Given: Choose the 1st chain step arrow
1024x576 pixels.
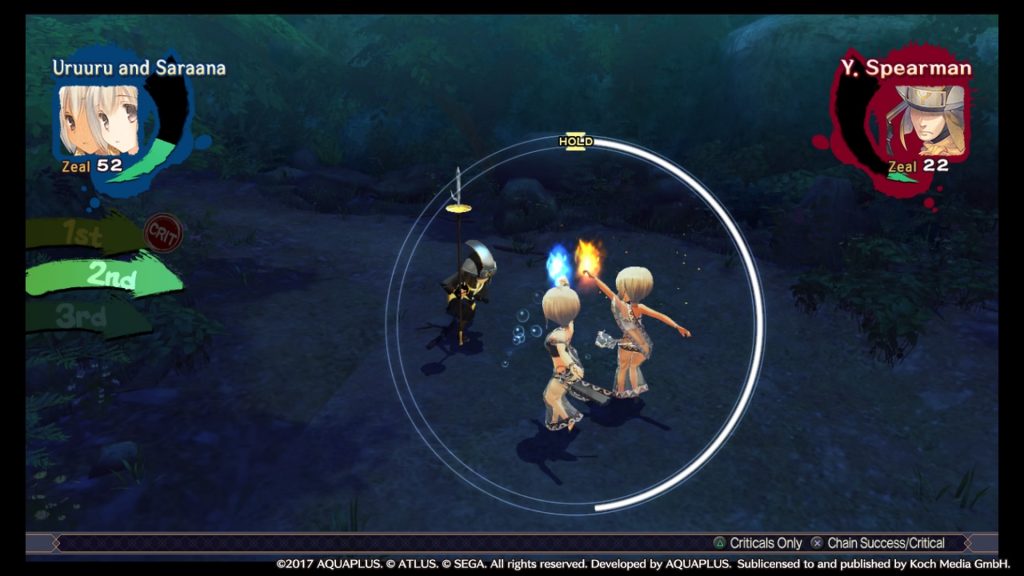Looking at the screenshot, I should pyautogui.click(x=85, y=234).
